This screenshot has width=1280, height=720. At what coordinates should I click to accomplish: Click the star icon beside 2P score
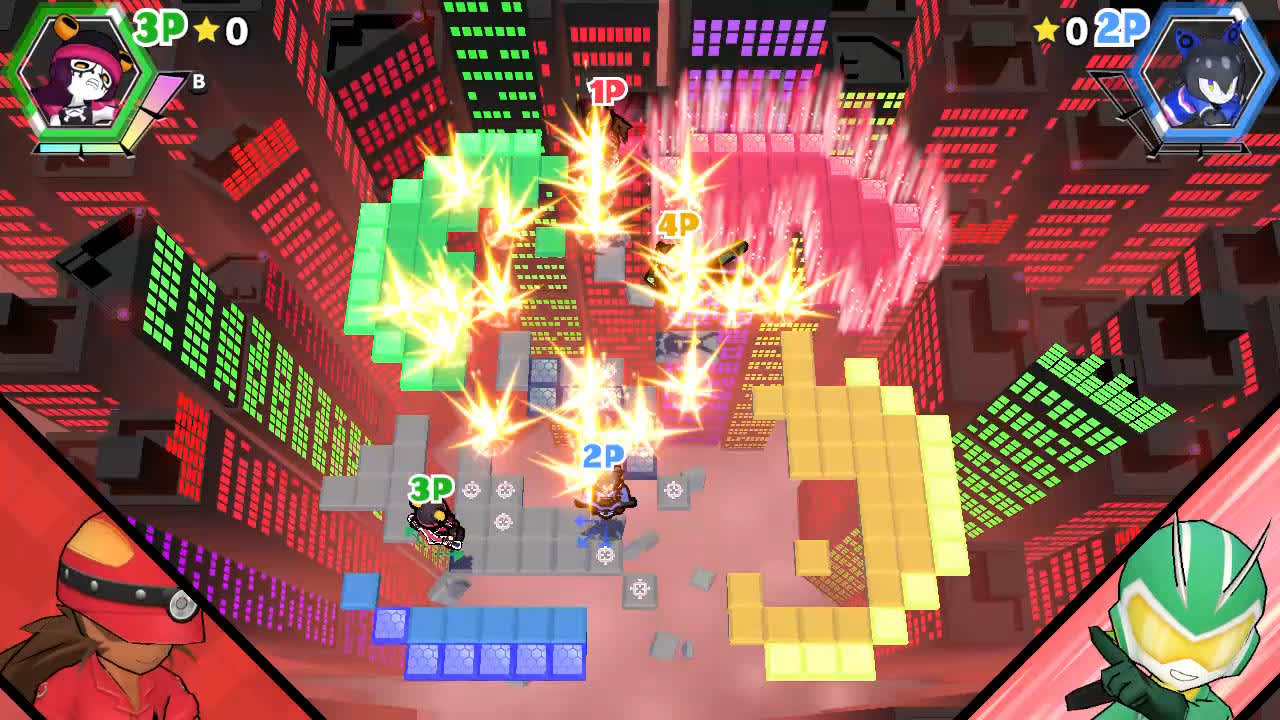[1046, 30]
